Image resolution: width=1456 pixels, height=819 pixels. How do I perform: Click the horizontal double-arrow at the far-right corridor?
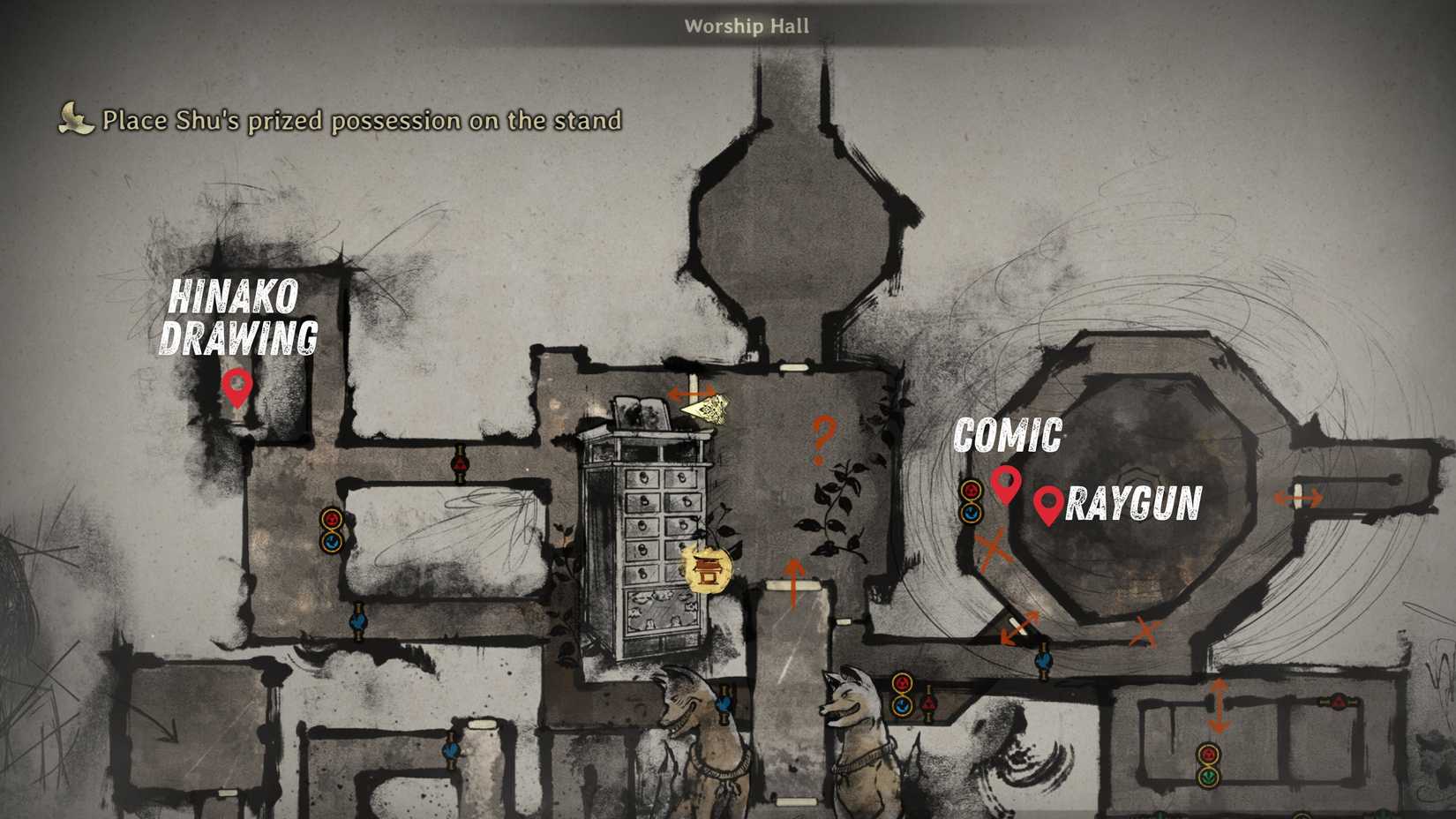click(1298, 499)
